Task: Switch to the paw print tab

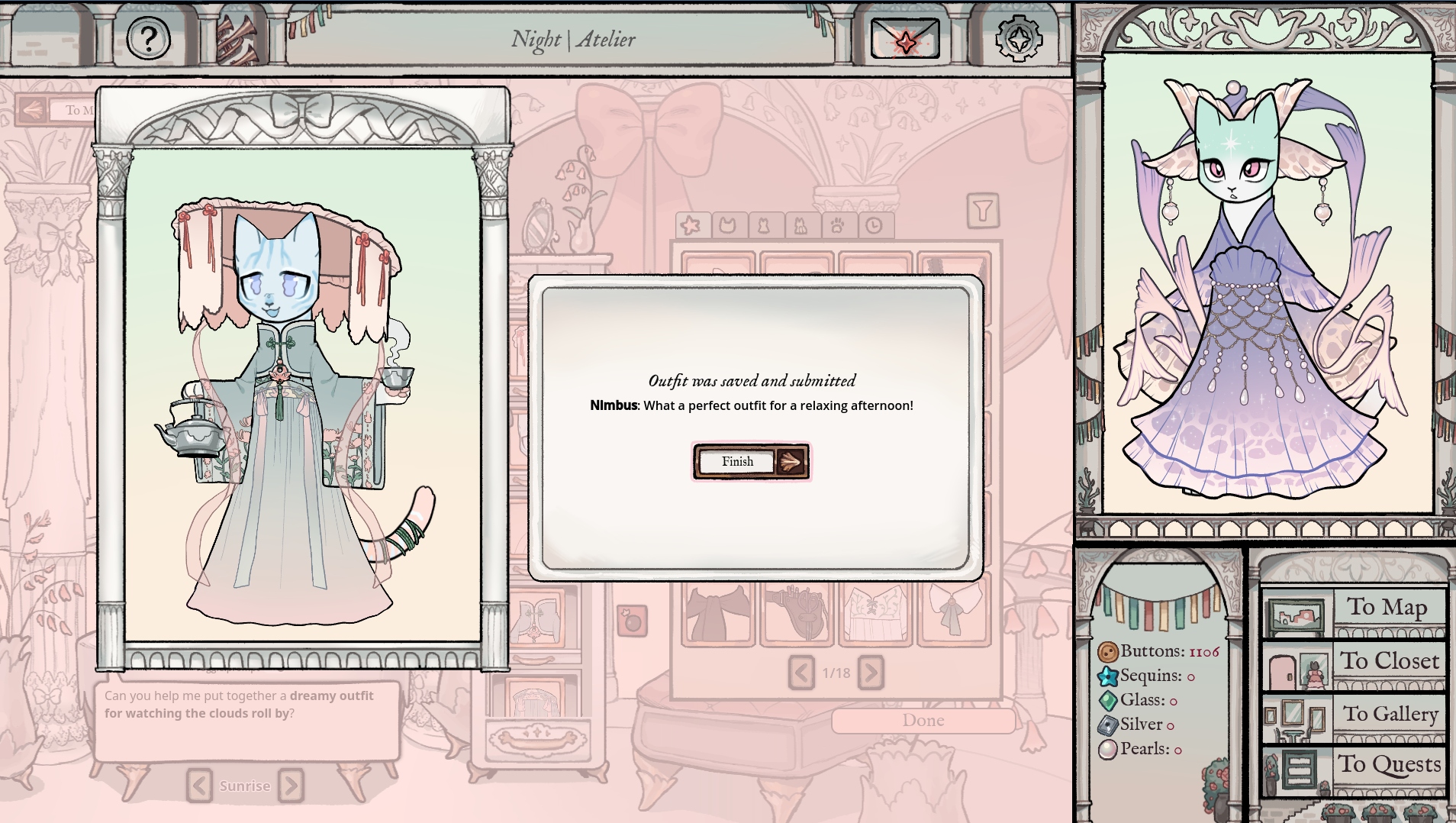Action: point(838,226)
